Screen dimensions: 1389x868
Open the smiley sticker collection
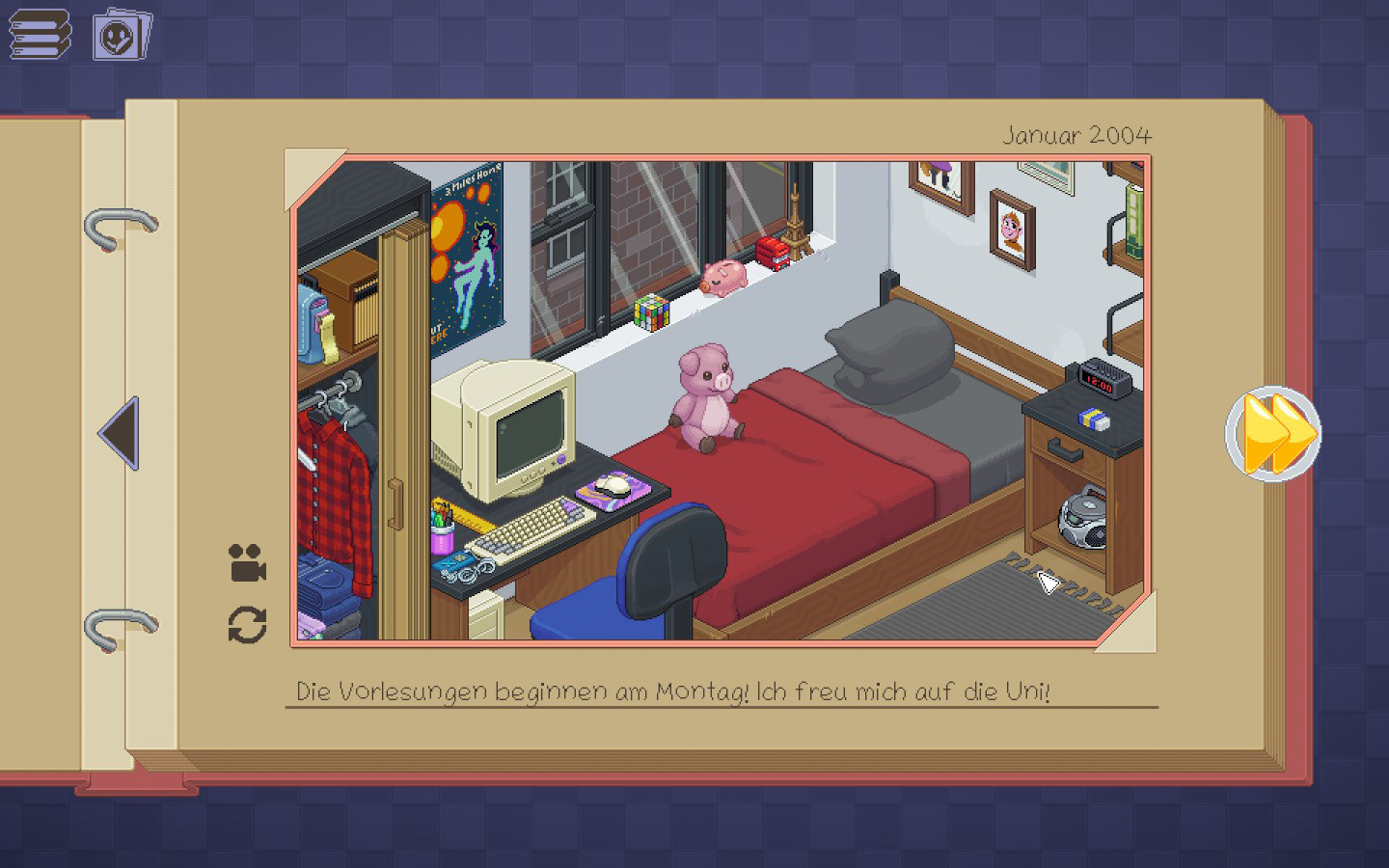(122, 36)
